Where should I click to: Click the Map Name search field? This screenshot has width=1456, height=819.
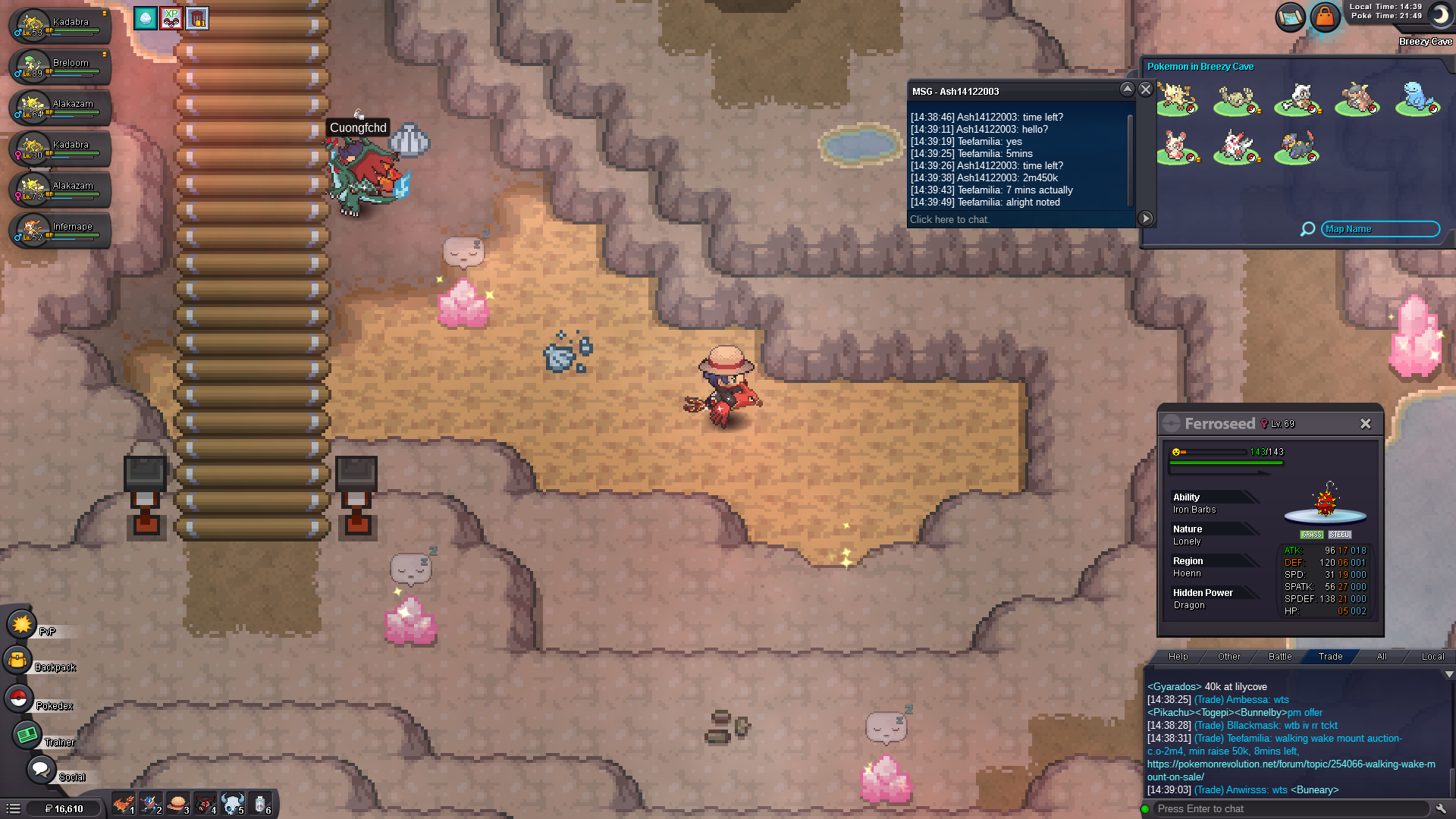tap(1379, 229)
